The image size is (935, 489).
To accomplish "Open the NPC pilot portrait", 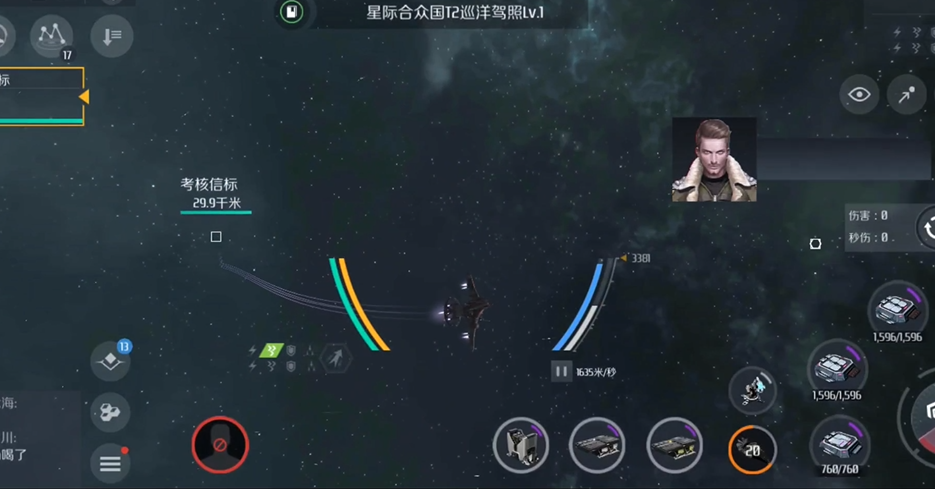I will (713, 160).
